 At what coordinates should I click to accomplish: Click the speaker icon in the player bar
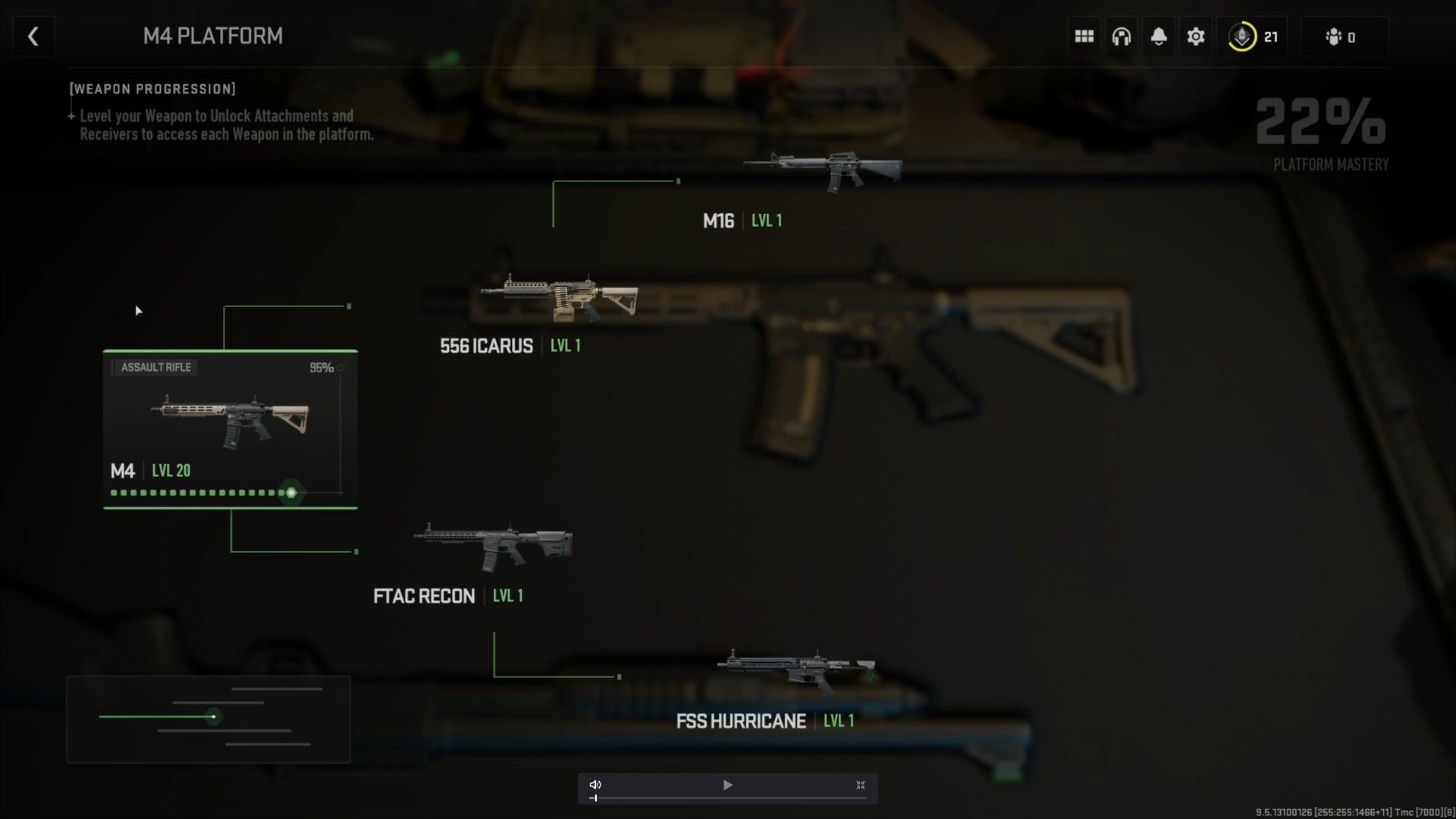596,785
